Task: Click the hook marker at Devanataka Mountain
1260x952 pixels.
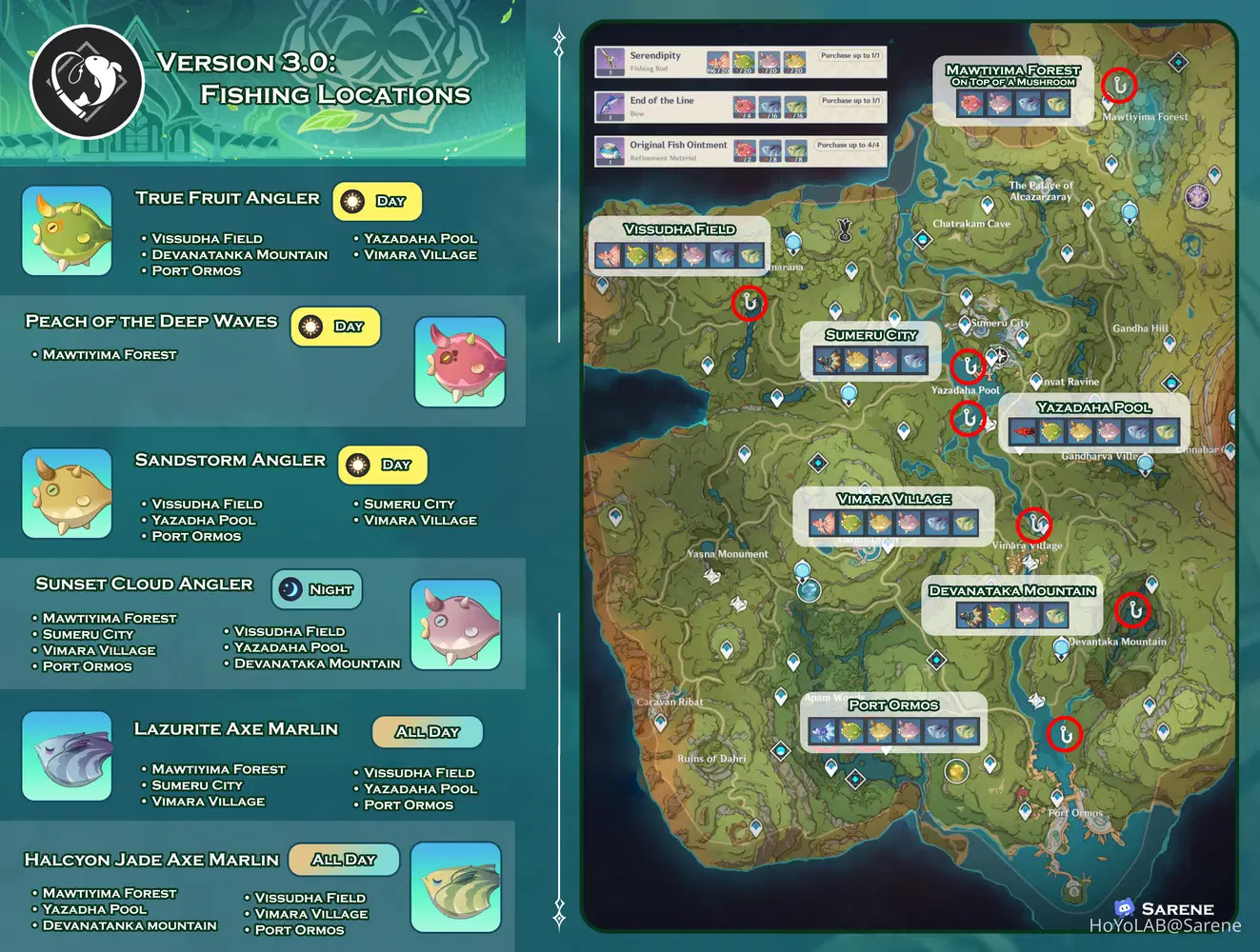Action: coord(1135,612)
